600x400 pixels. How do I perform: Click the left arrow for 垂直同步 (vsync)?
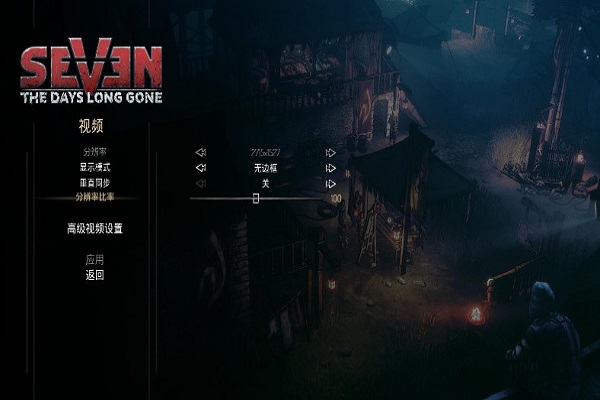tap(200, 183)
